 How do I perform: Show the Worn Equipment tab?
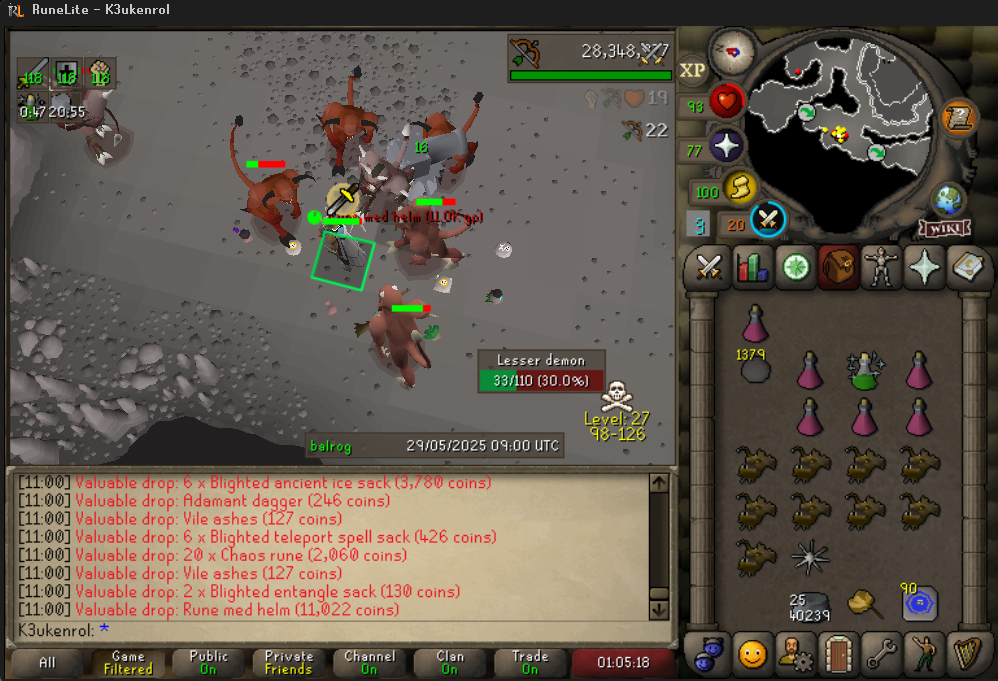click(x=882, y=268)
